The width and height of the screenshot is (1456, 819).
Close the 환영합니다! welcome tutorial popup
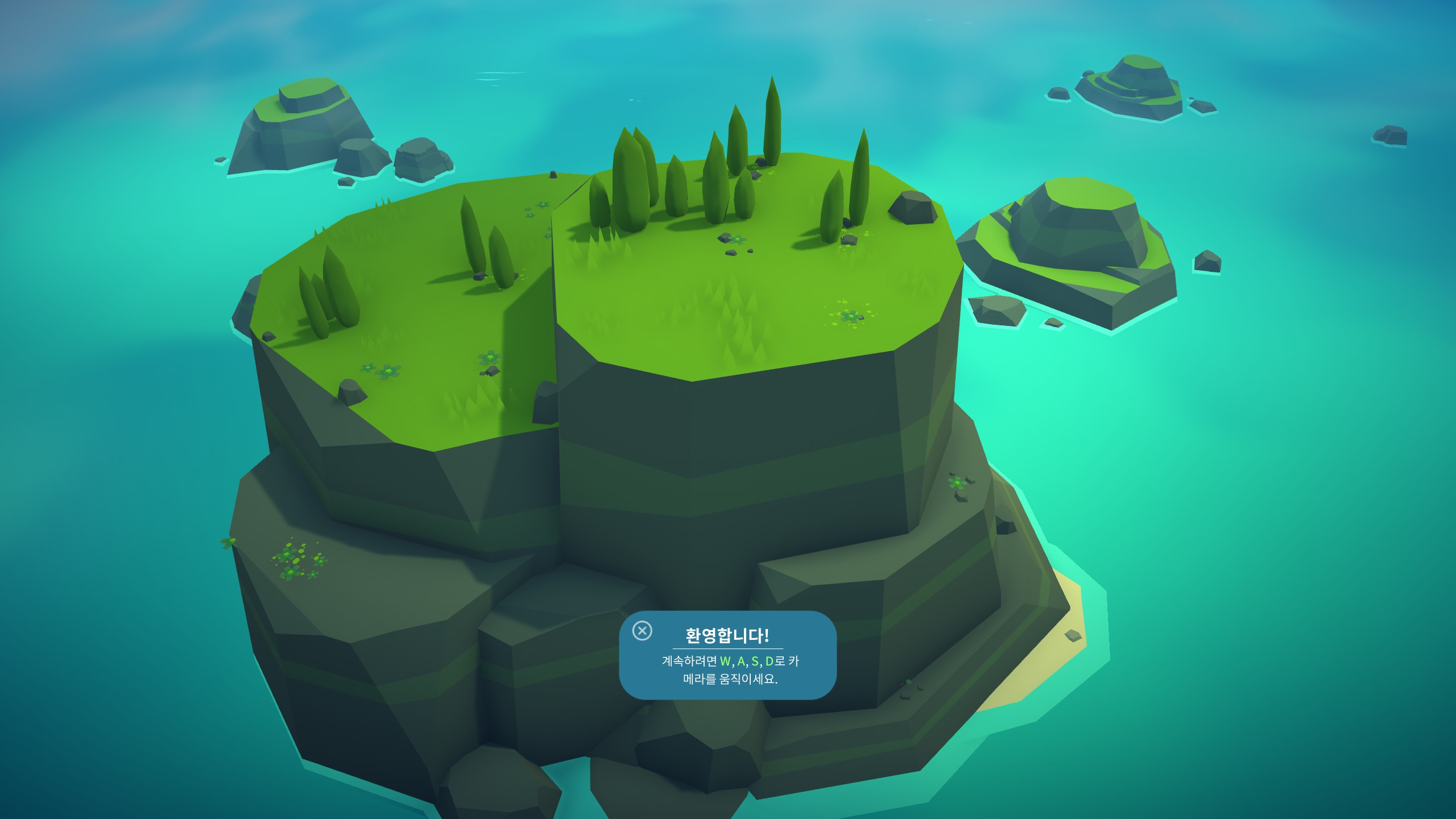point(642,631)
